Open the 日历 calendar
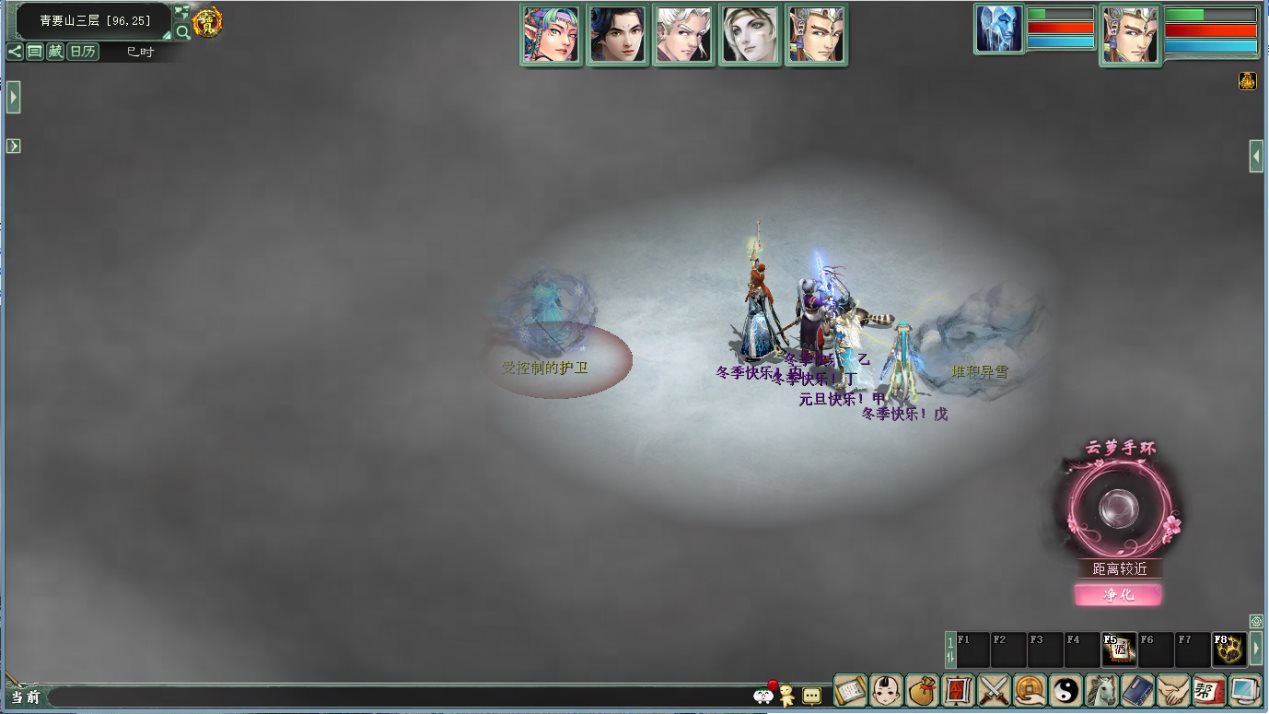 click(83, 52)
